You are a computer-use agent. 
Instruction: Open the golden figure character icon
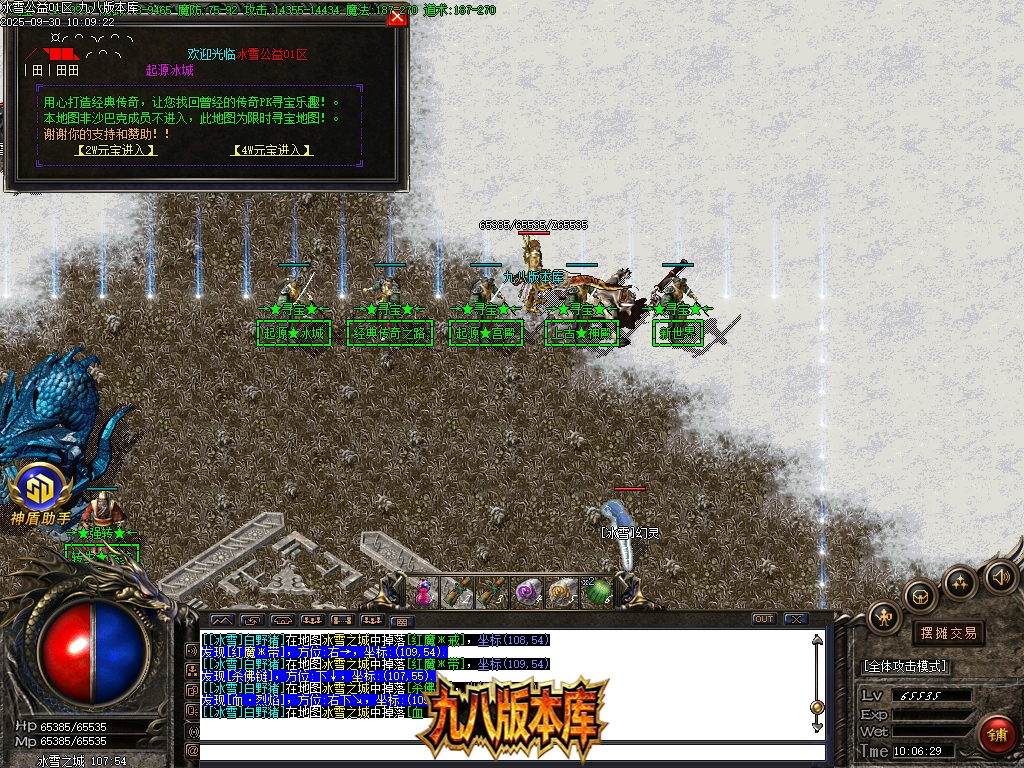[884, 617]
